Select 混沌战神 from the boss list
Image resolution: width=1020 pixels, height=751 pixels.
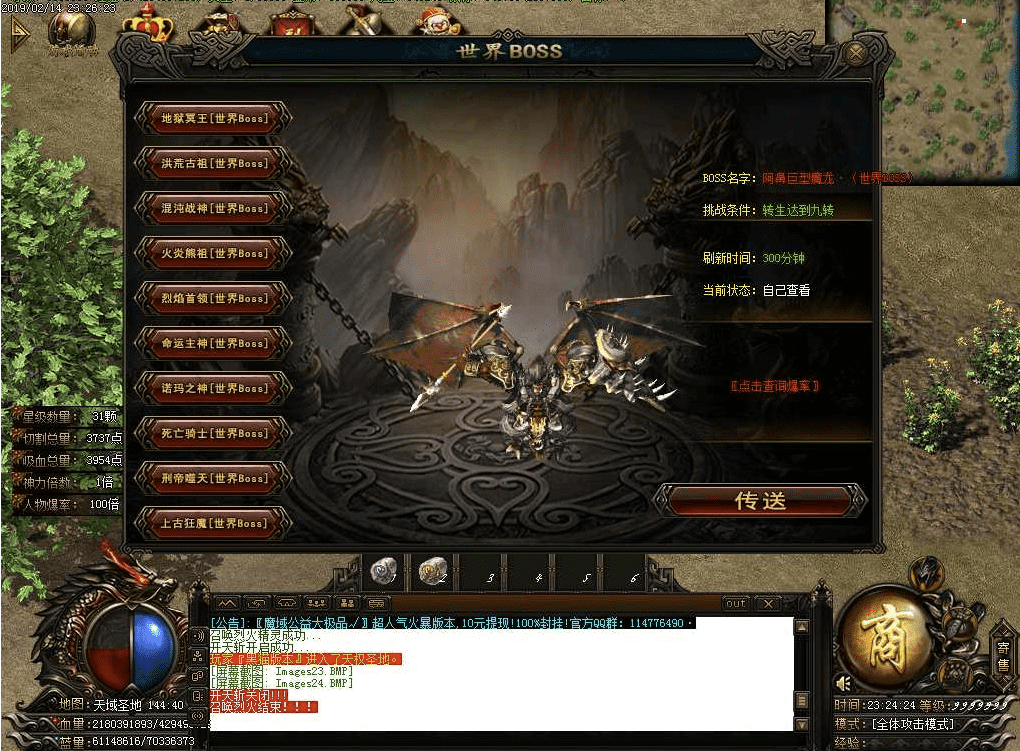tap(214, 208)
